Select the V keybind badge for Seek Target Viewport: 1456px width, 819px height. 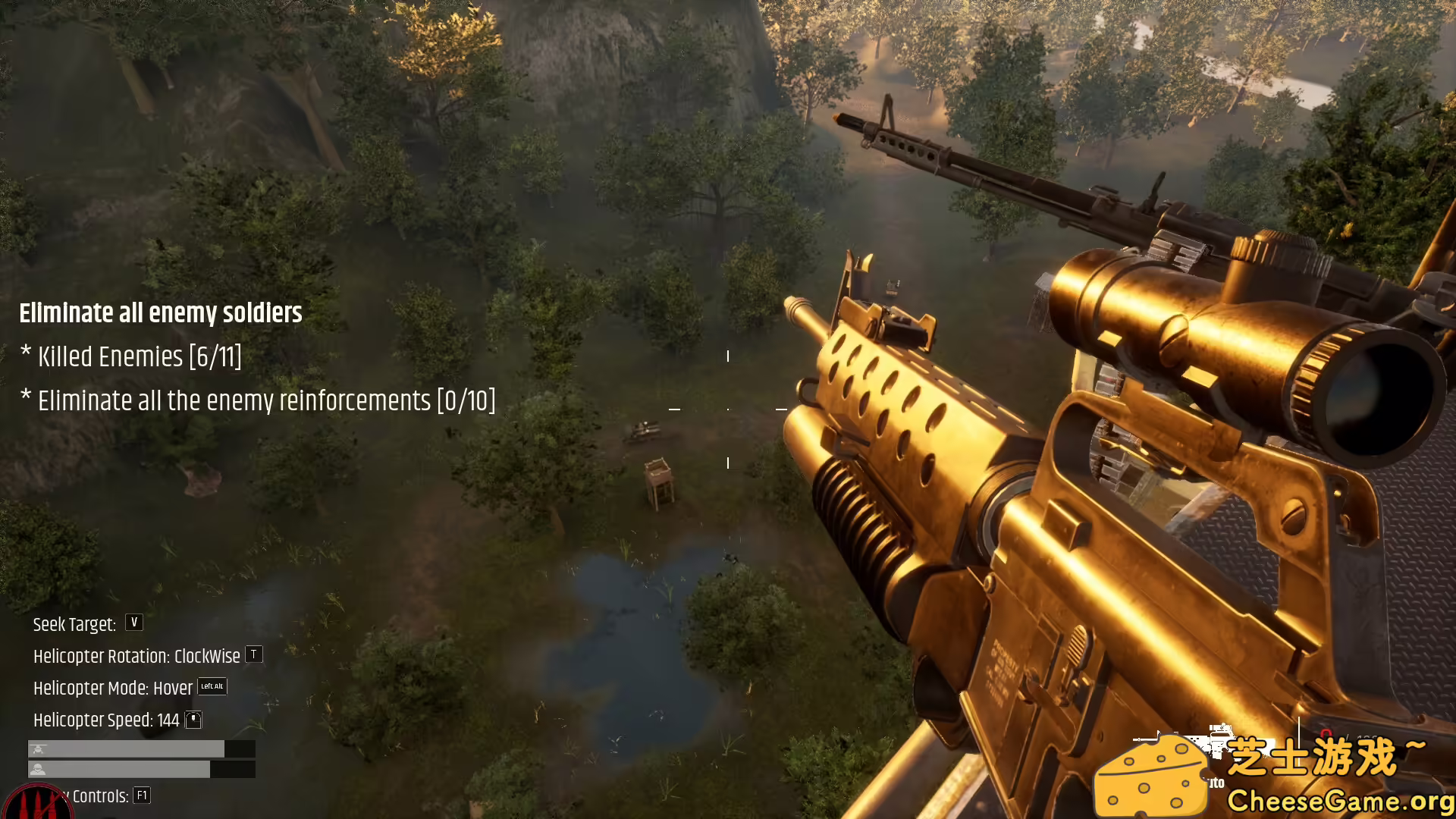pos(133,623)
